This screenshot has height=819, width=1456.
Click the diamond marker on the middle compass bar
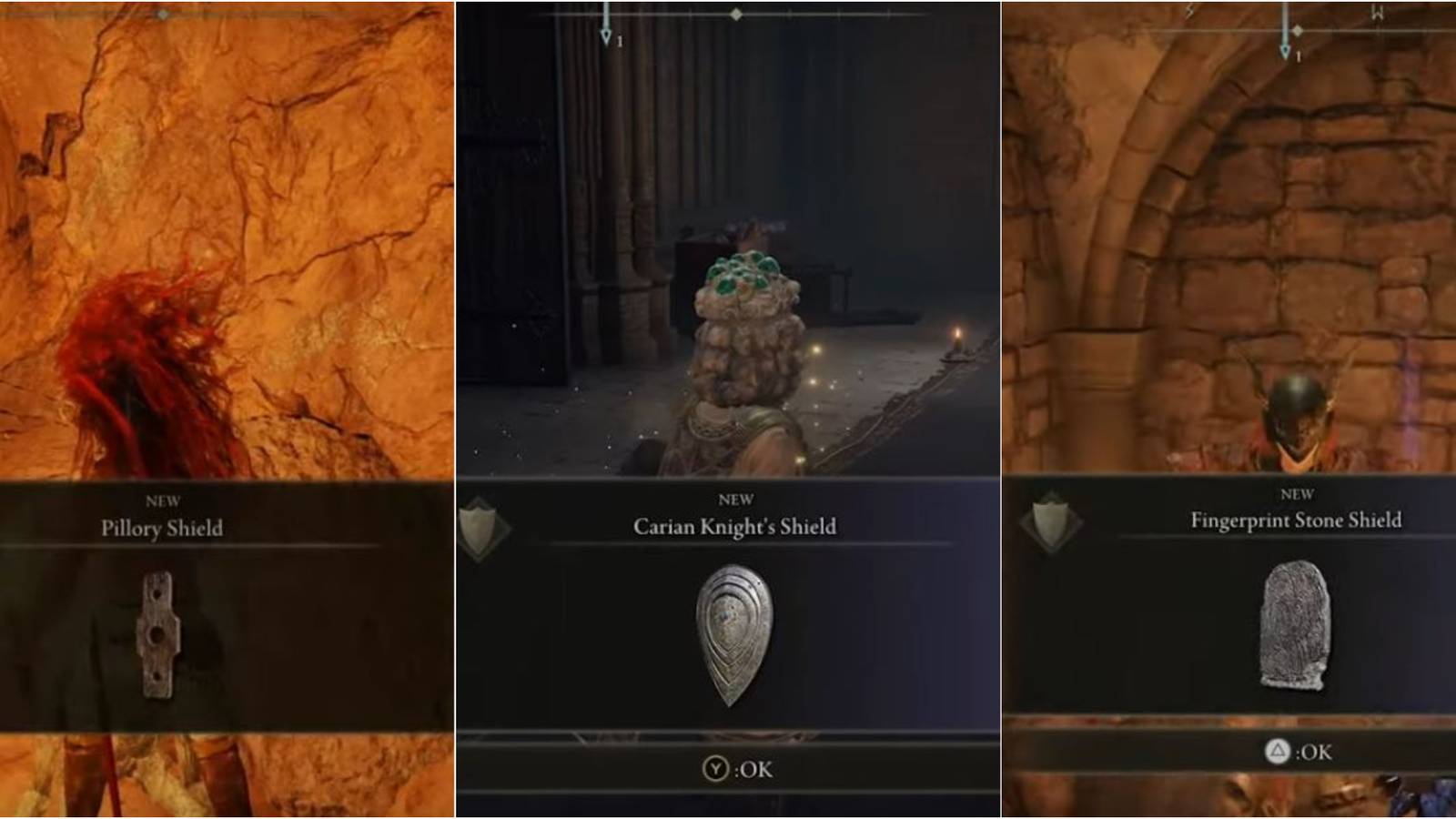coord(735,13)
